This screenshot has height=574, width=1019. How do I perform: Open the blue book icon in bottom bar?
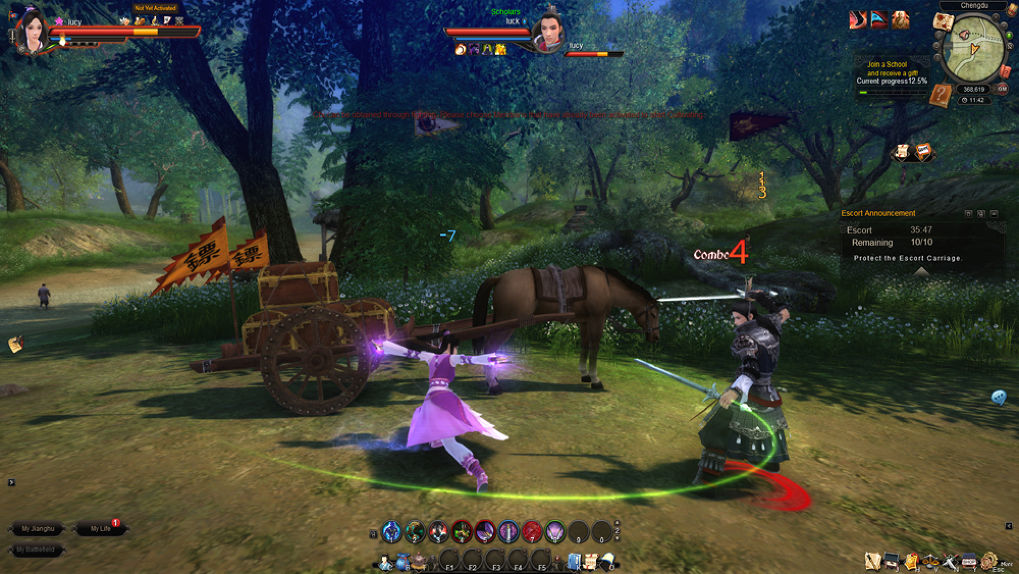click(x=574, y=562)
